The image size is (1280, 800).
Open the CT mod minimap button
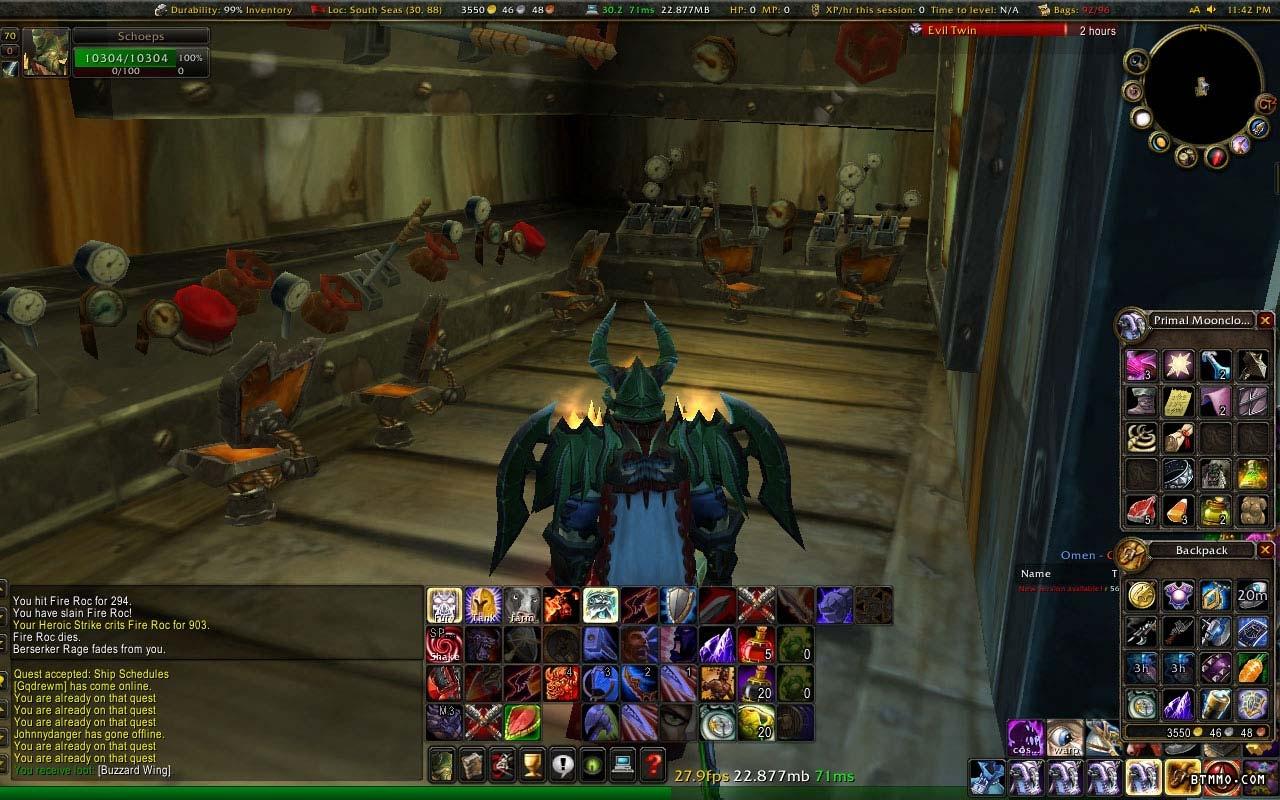[1266, 103]
